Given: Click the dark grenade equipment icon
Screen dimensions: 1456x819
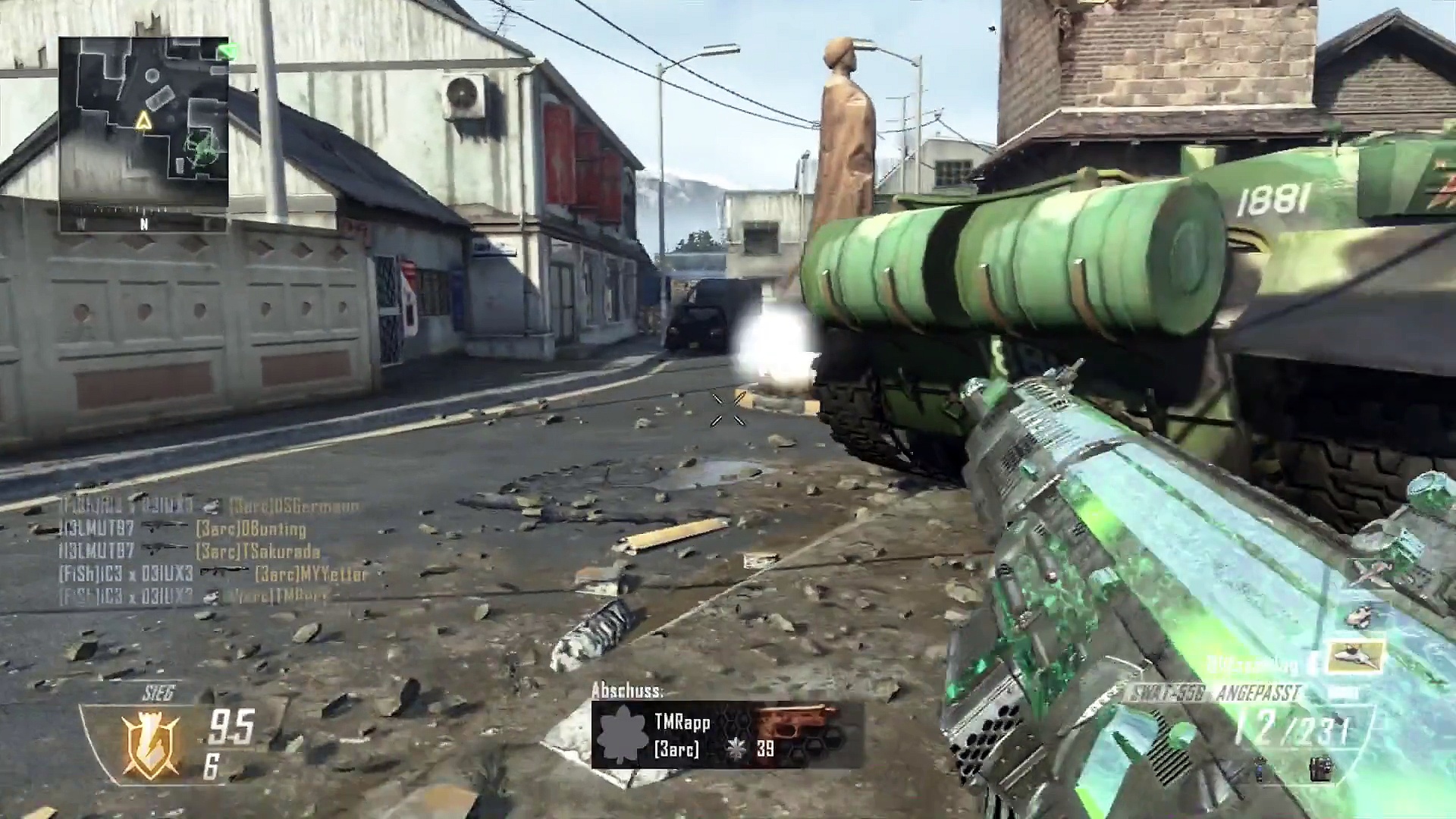Looking at the screenshot, I should click(x=1320, y=769).
